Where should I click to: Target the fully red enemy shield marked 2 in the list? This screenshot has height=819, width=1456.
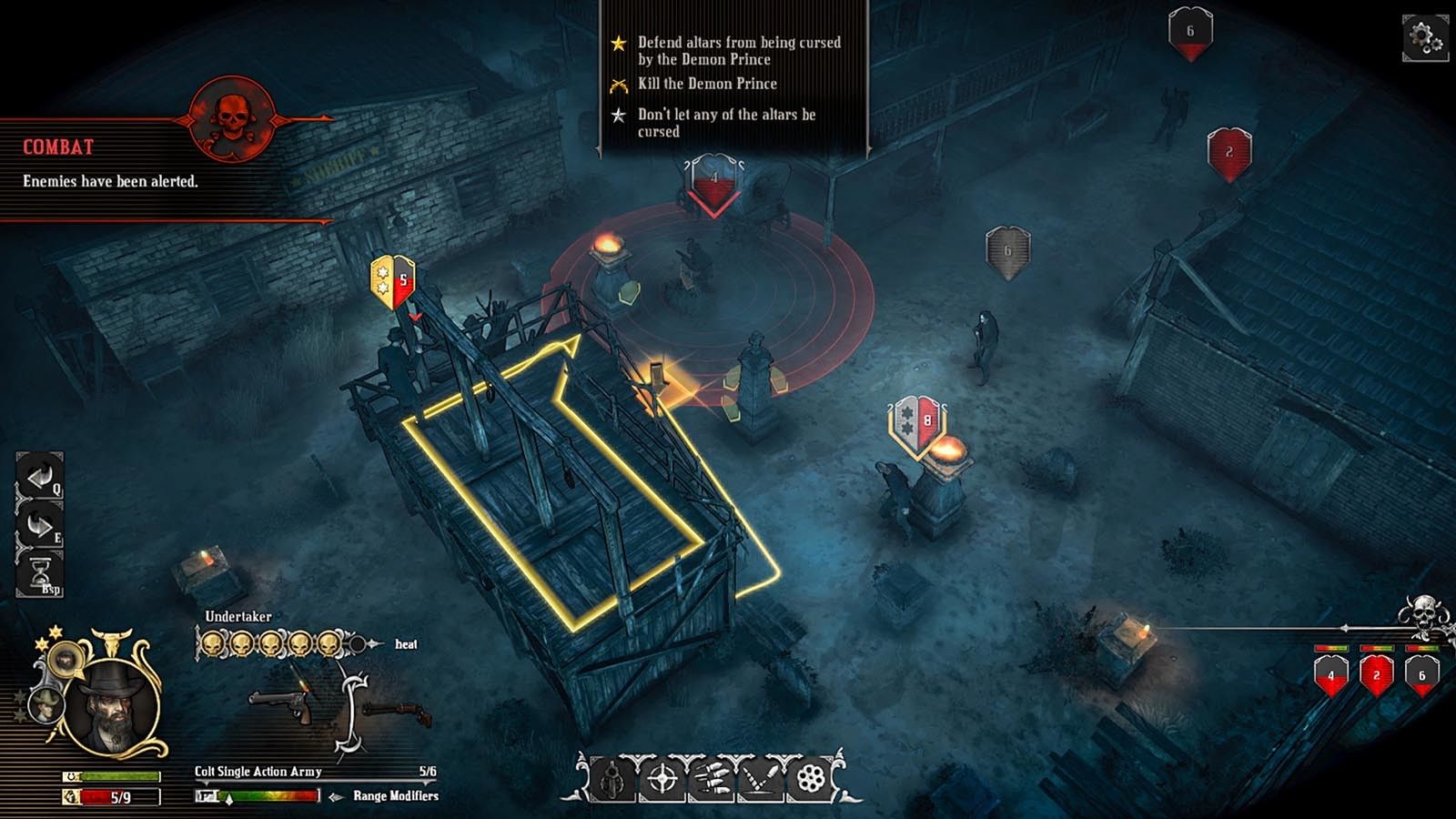(1376, 675)
